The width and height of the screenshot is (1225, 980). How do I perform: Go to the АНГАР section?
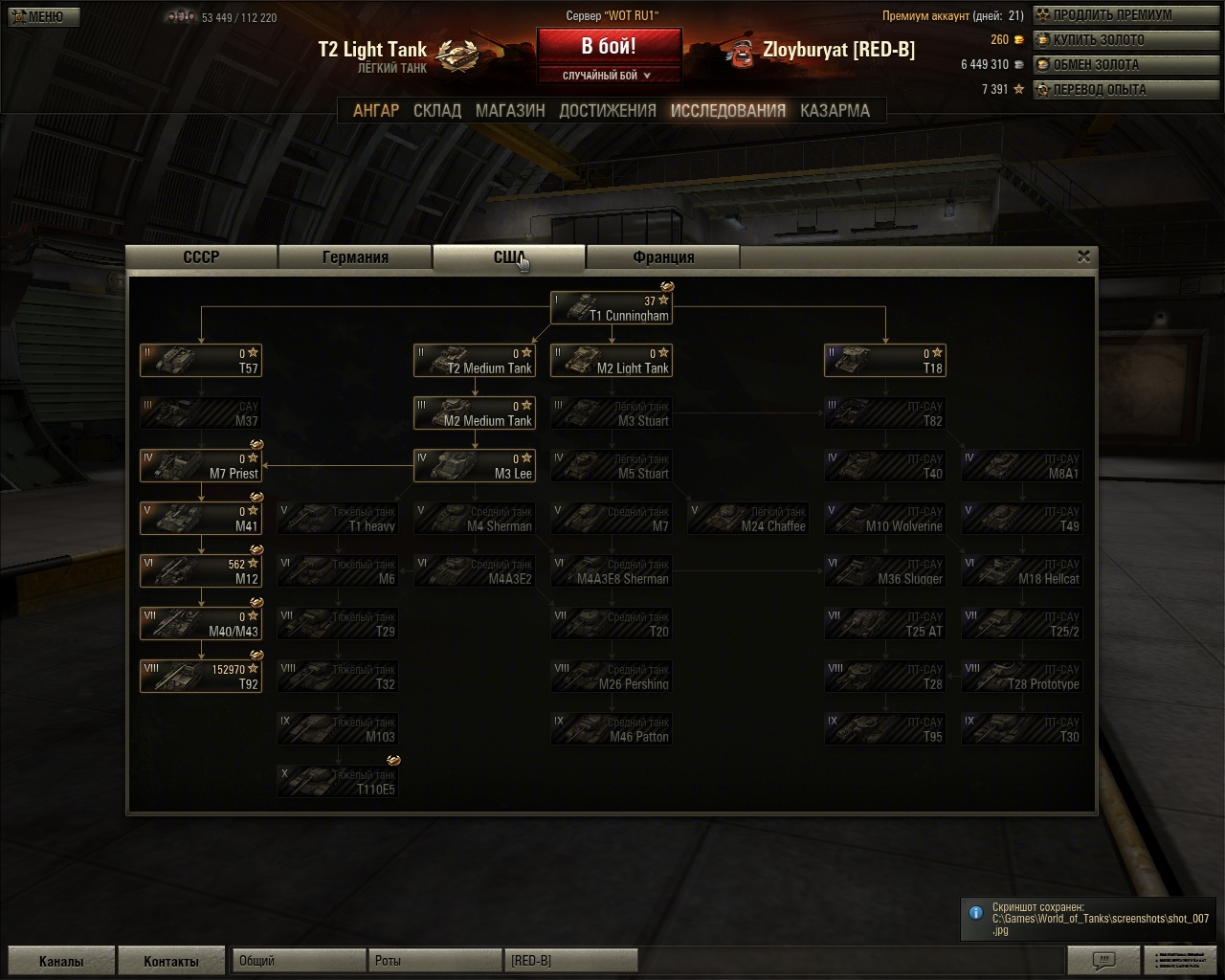[376, 111]
